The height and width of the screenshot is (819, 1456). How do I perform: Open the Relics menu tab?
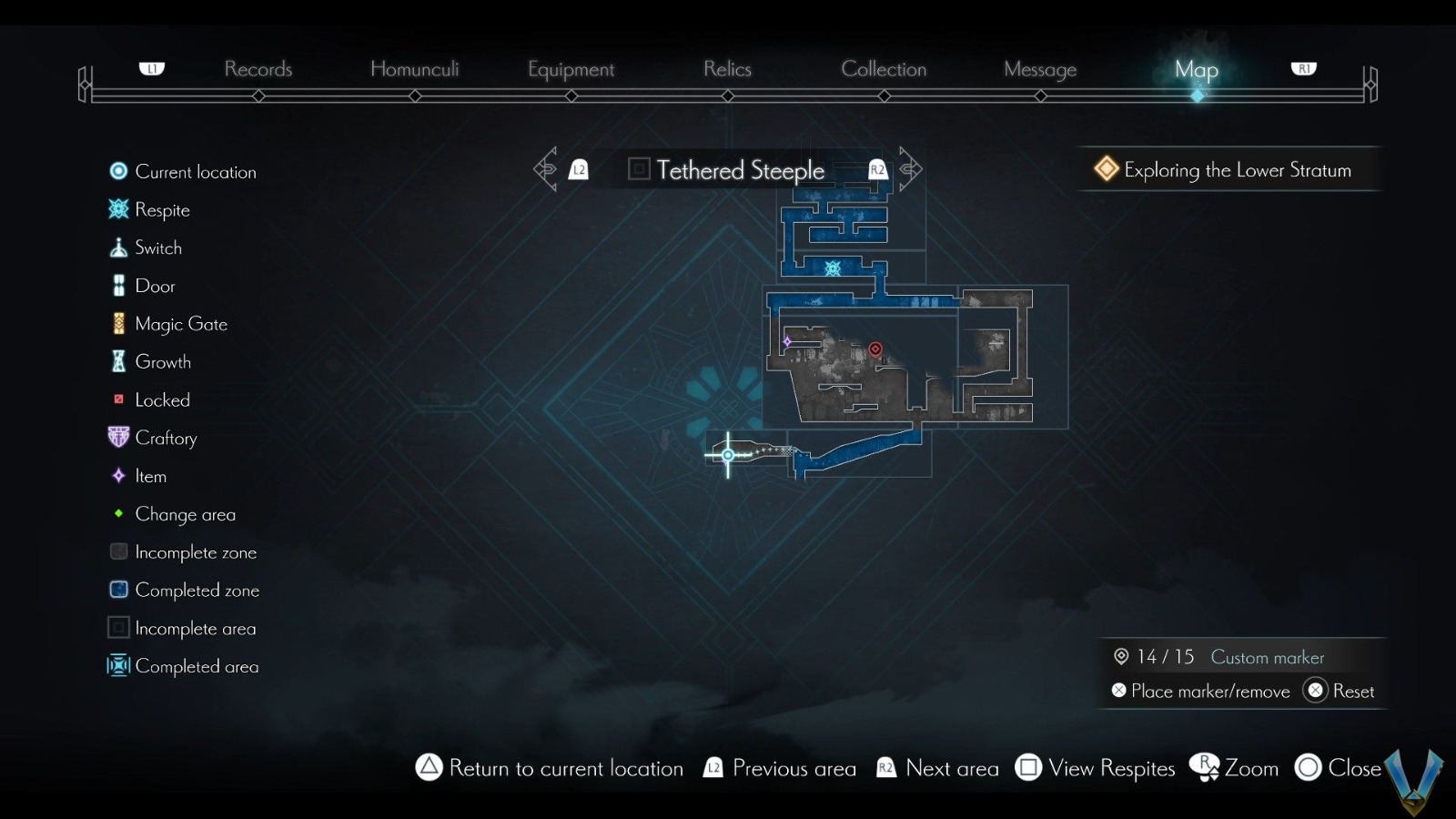click(726, 69)
